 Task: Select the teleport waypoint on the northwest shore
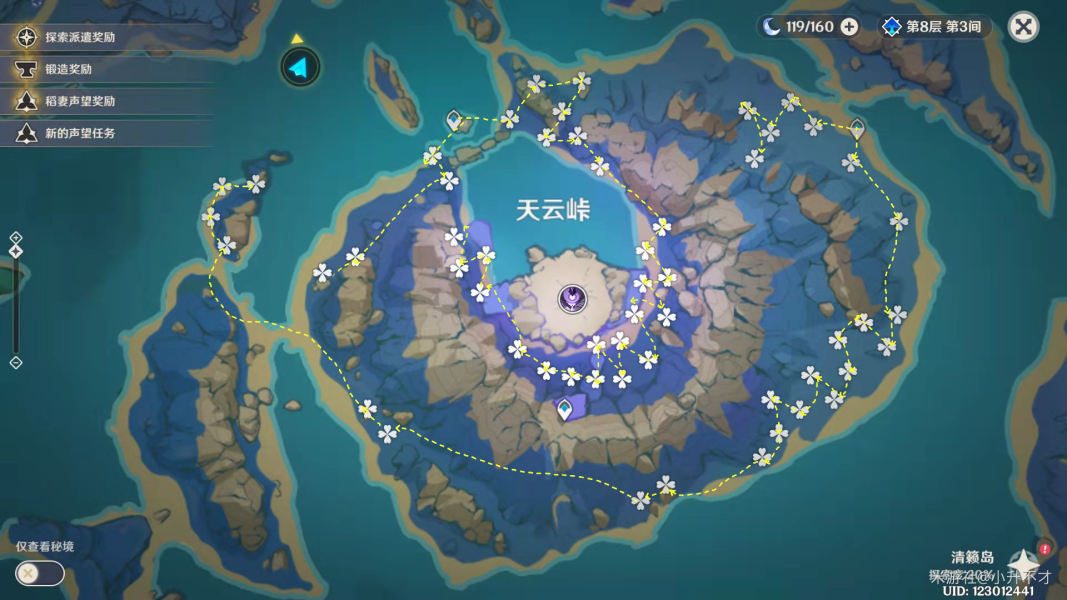click(455, 121)
